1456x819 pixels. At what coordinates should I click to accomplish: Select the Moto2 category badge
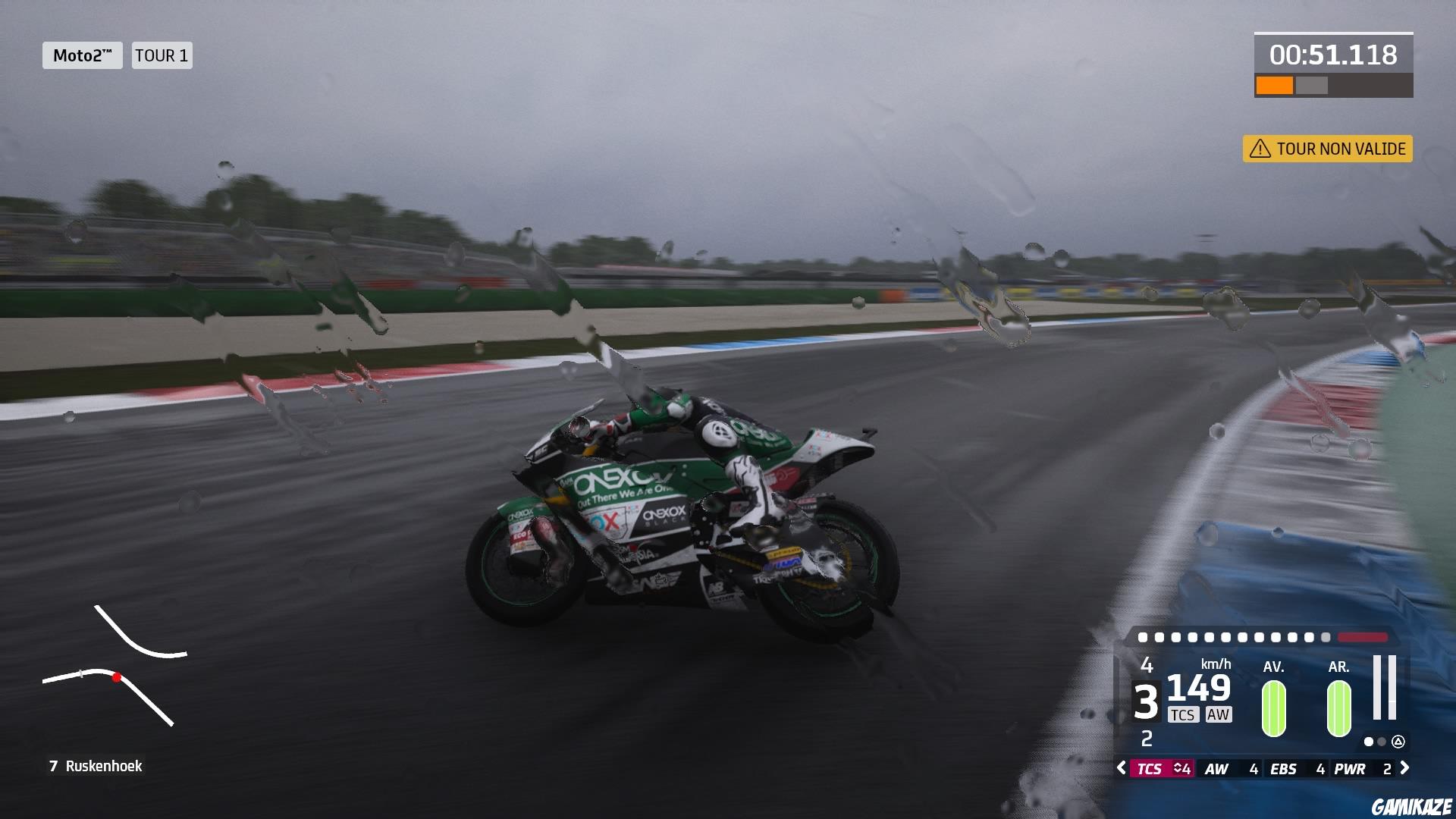(x=82, y=55)
